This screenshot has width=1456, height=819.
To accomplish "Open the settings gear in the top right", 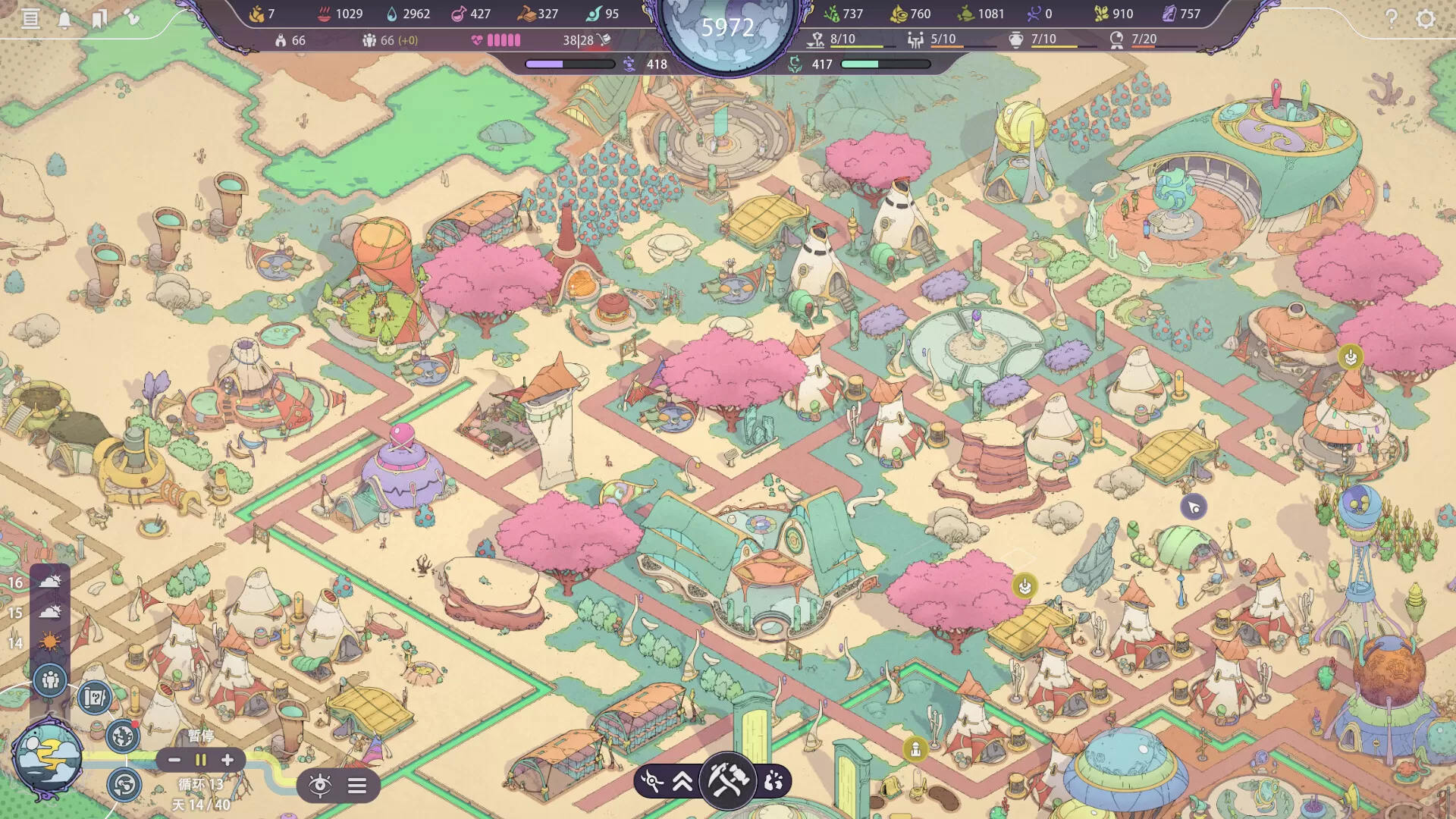I will [x=1427, y=18].
